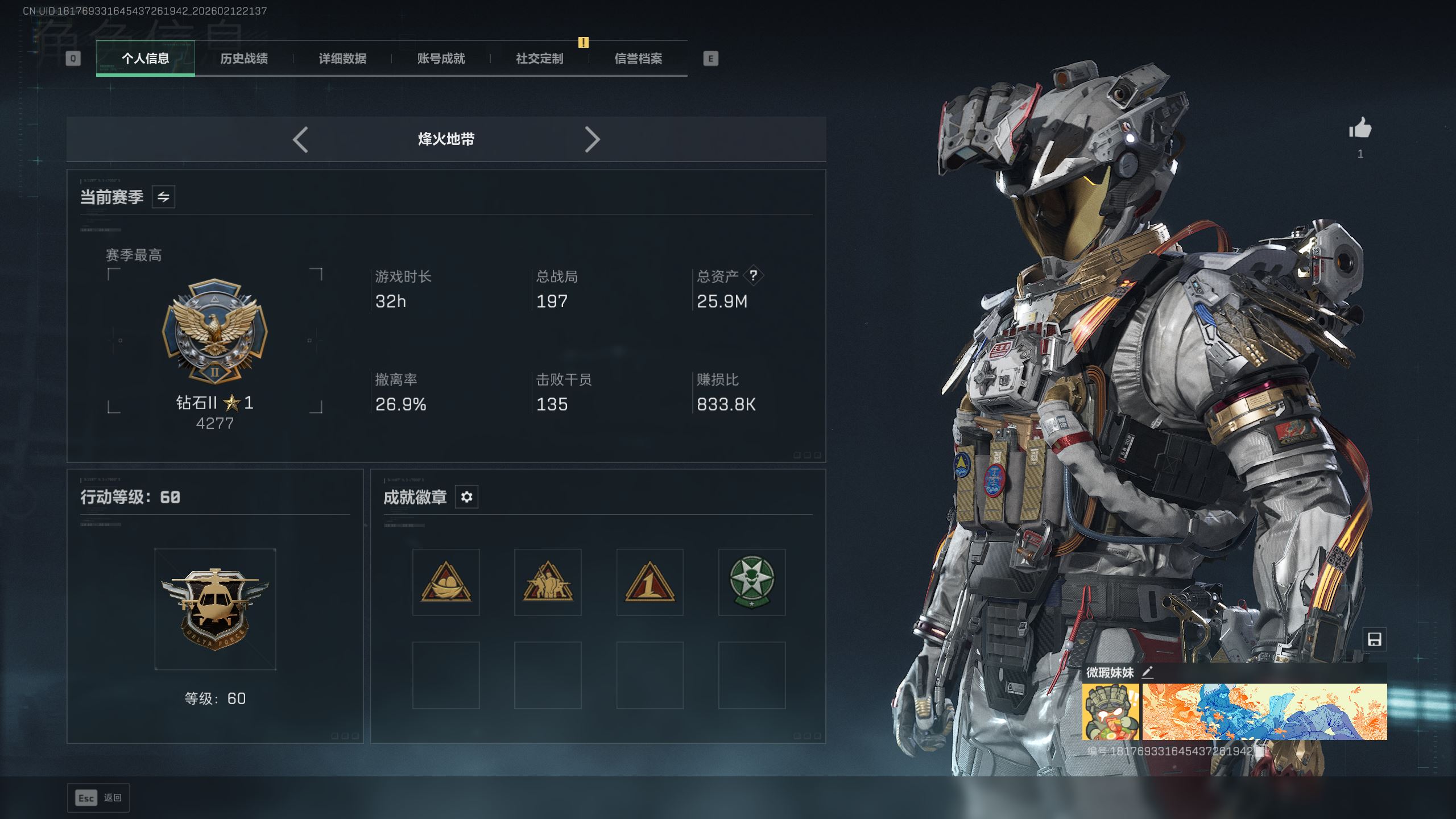Click the Delta Force helicopter level emblem
The image size is (1456, 819).
pos(215,609)
